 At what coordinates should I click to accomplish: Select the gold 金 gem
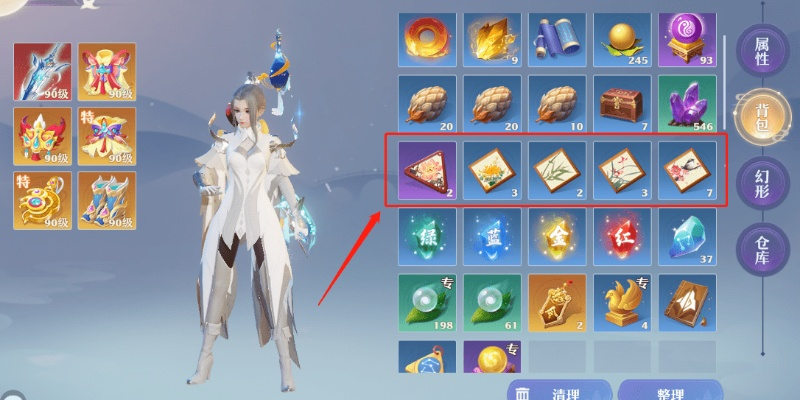click(557, 236)
